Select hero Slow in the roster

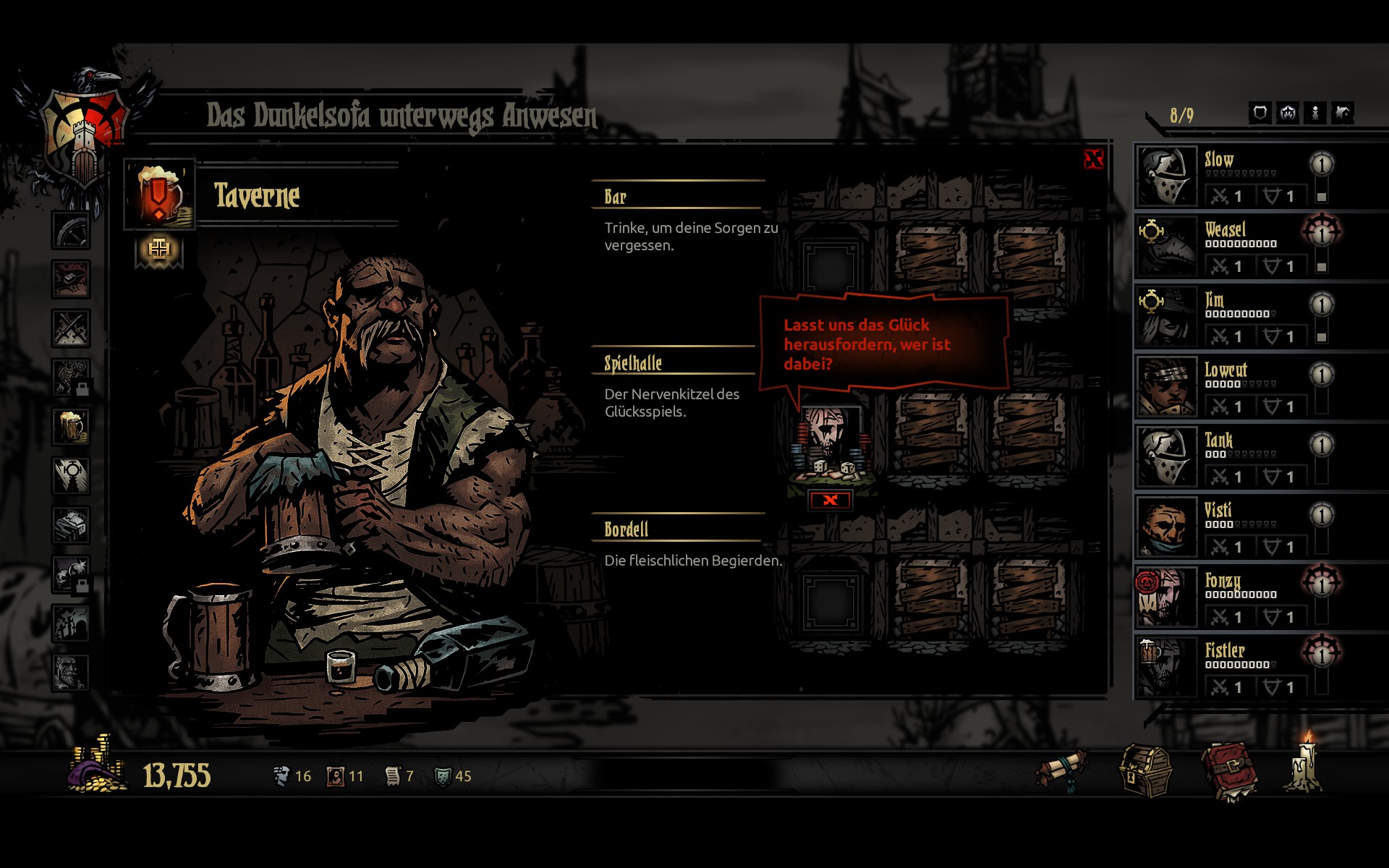[x=1166, y=176]
